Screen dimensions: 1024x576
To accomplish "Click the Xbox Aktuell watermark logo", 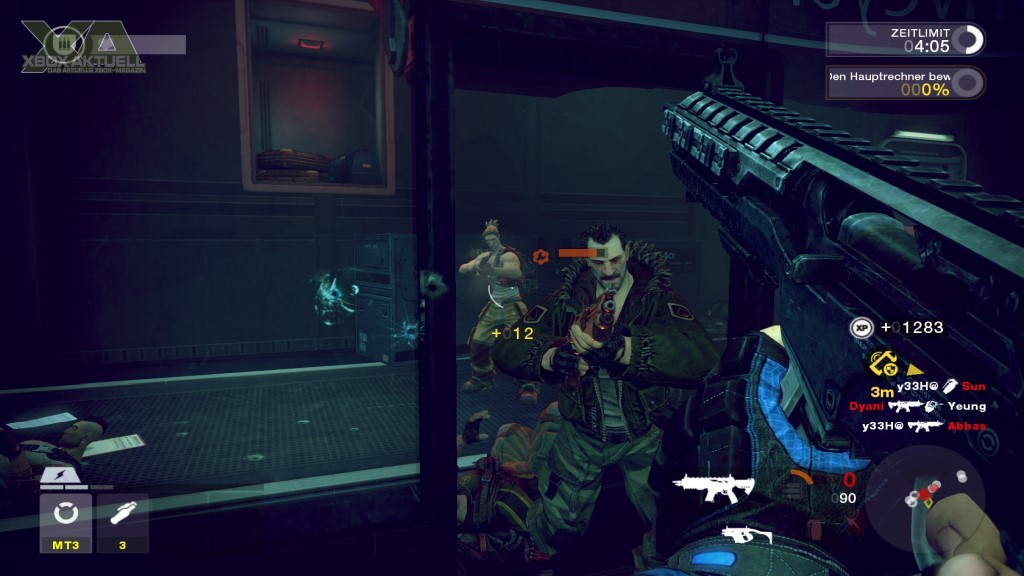I will 82,46.
